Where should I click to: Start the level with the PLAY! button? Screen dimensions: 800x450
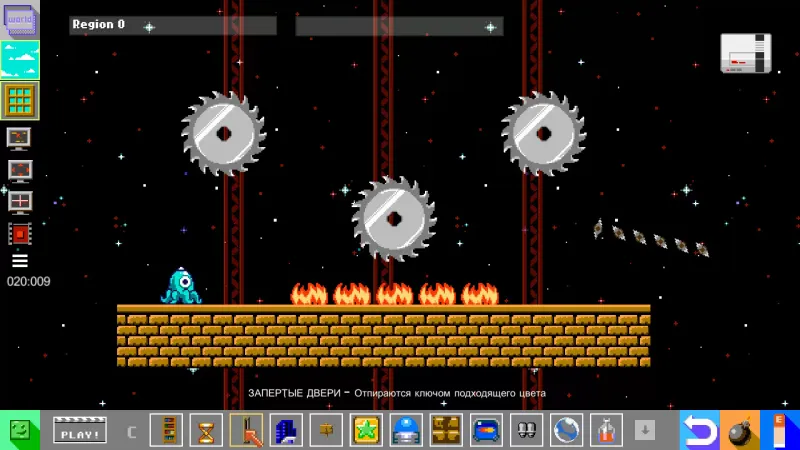coord(79,431)
